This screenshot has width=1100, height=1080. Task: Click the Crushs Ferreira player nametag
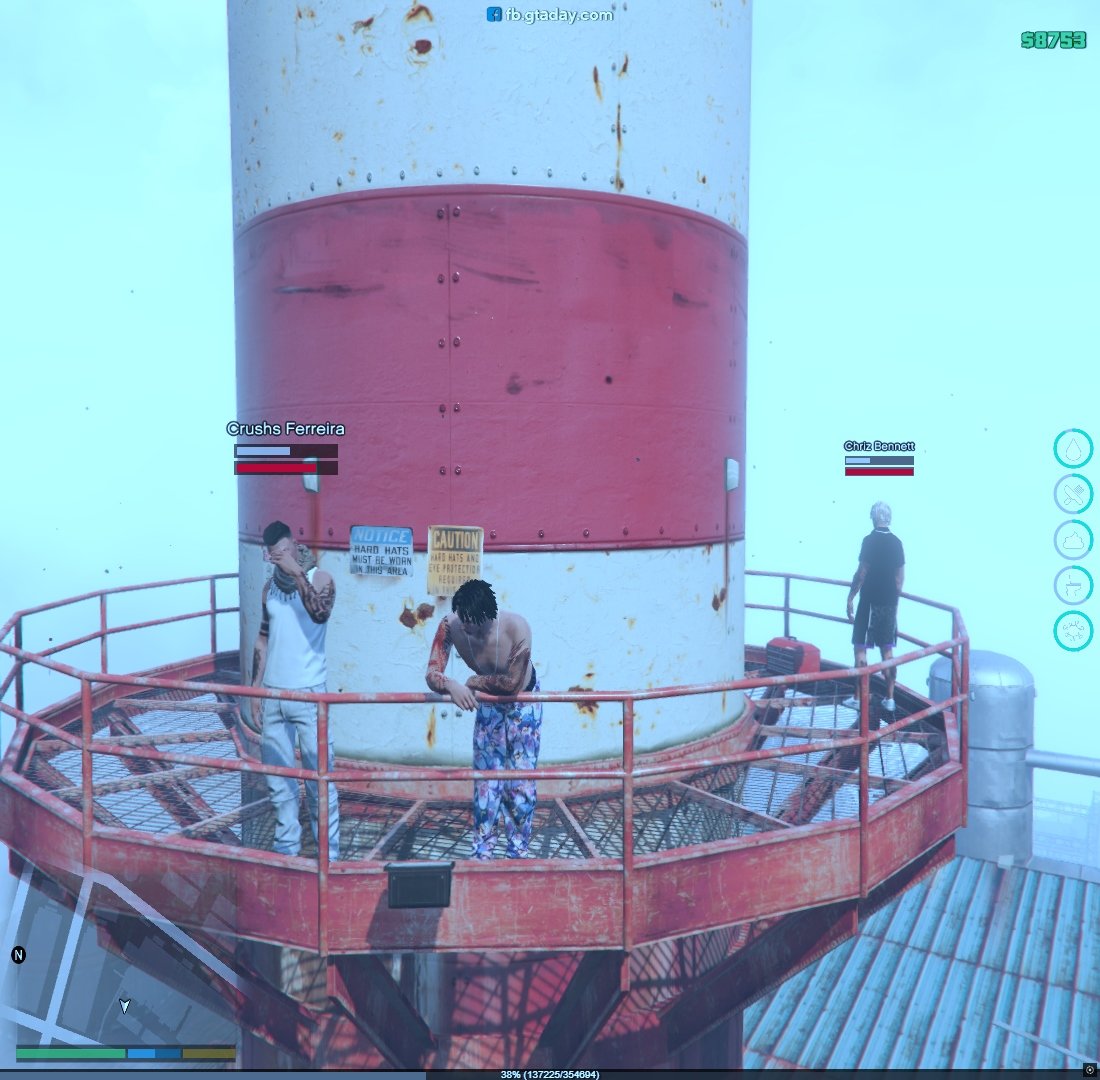(x=285, y=429)
